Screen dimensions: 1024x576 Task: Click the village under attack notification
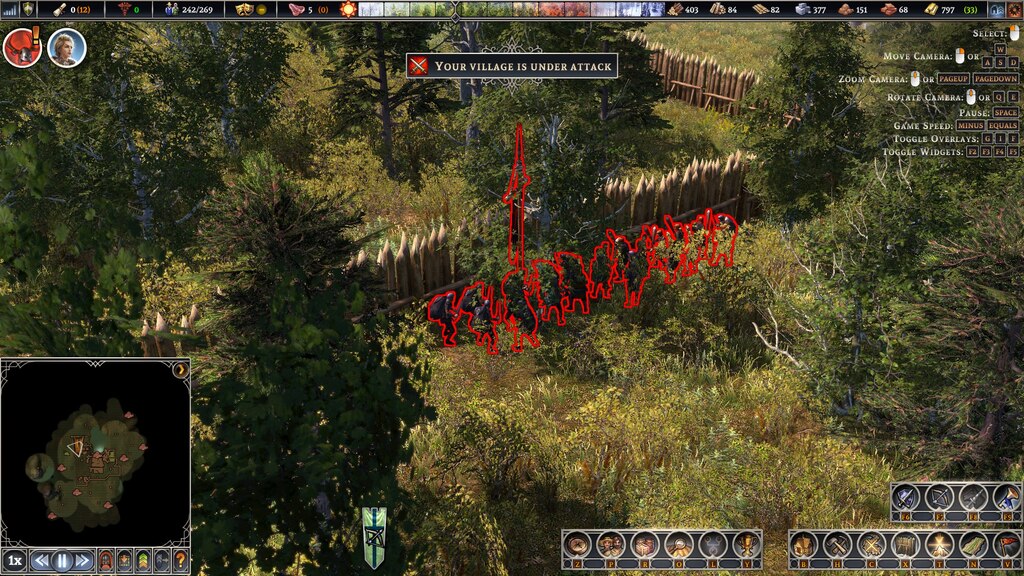511,66
